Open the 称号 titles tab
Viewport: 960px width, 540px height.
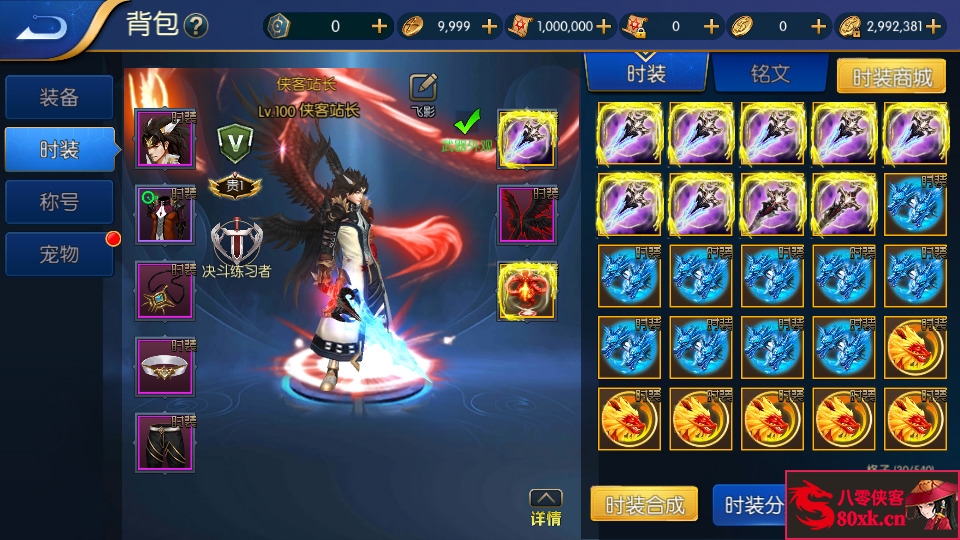[x=59, y=202]
